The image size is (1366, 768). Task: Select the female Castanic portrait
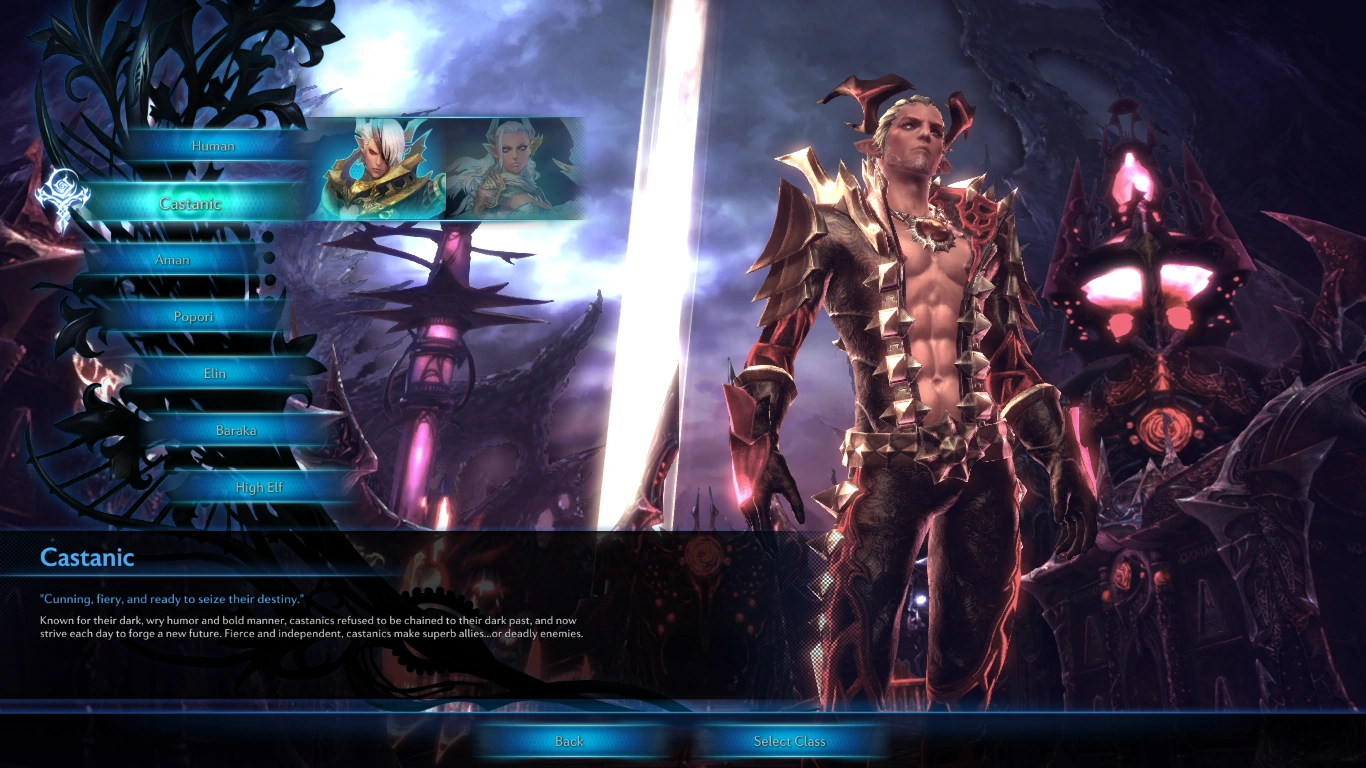(514, 168)
